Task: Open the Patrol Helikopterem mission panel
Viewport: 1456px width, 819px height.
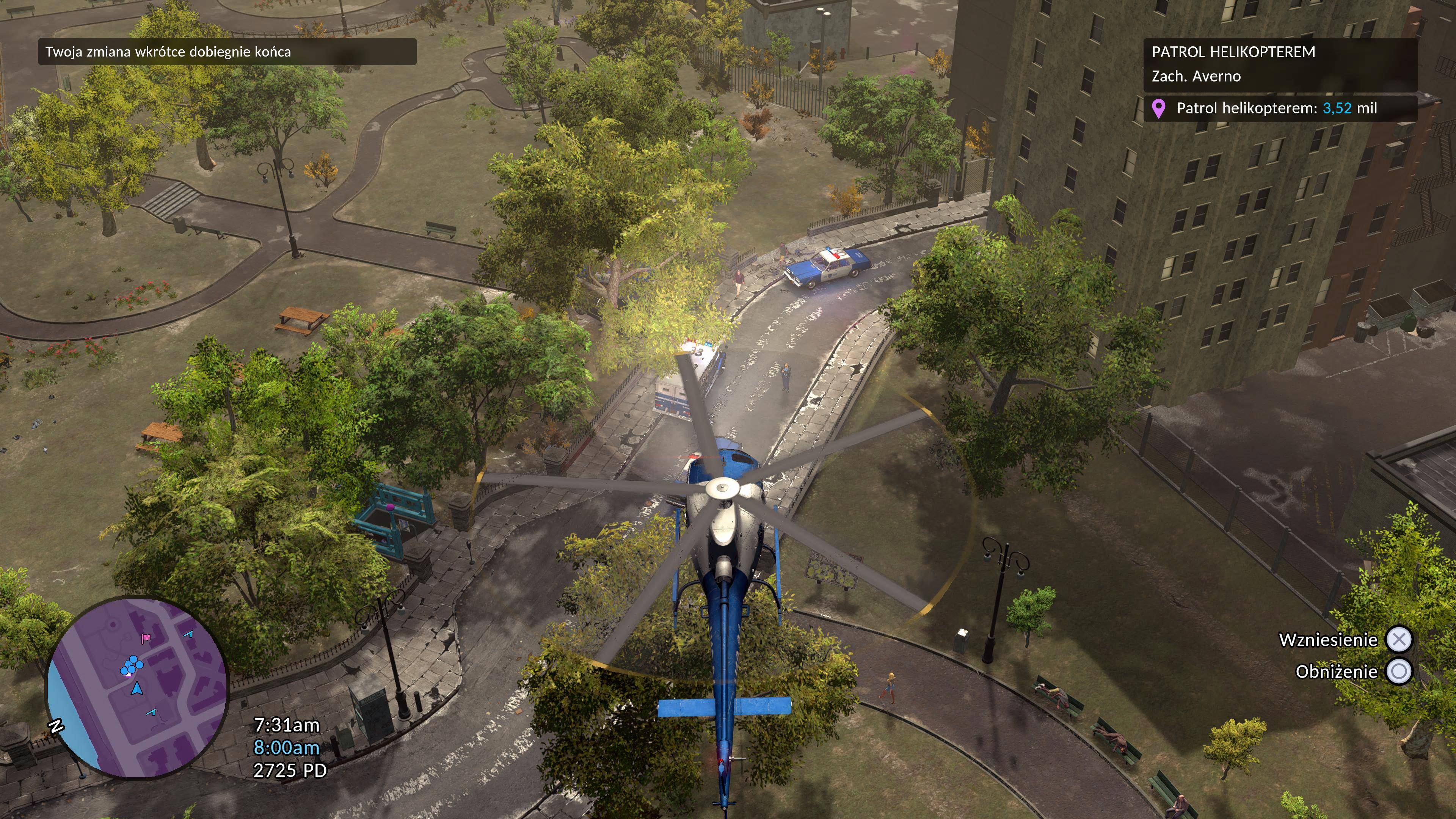Action: click(1280, 64)
